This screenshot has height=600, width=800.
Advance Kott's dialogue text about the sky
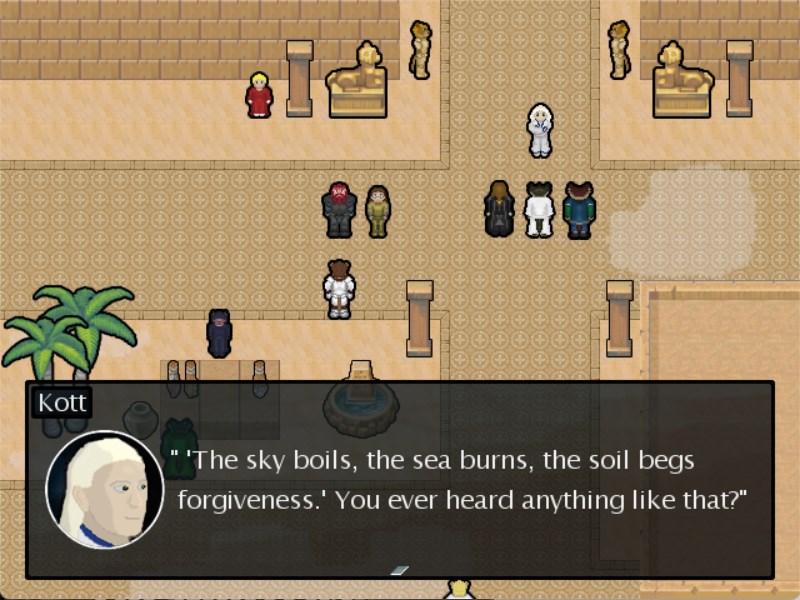(458, 481)
